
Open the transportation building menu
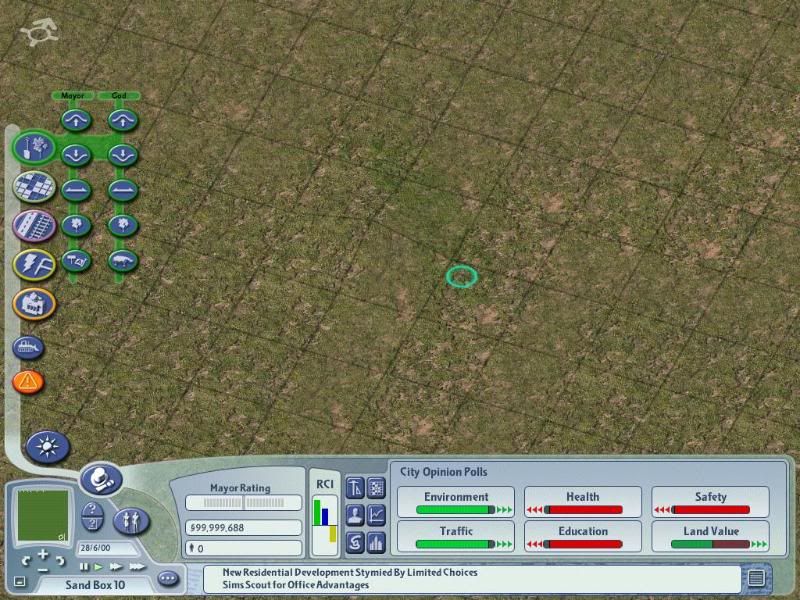34,225
